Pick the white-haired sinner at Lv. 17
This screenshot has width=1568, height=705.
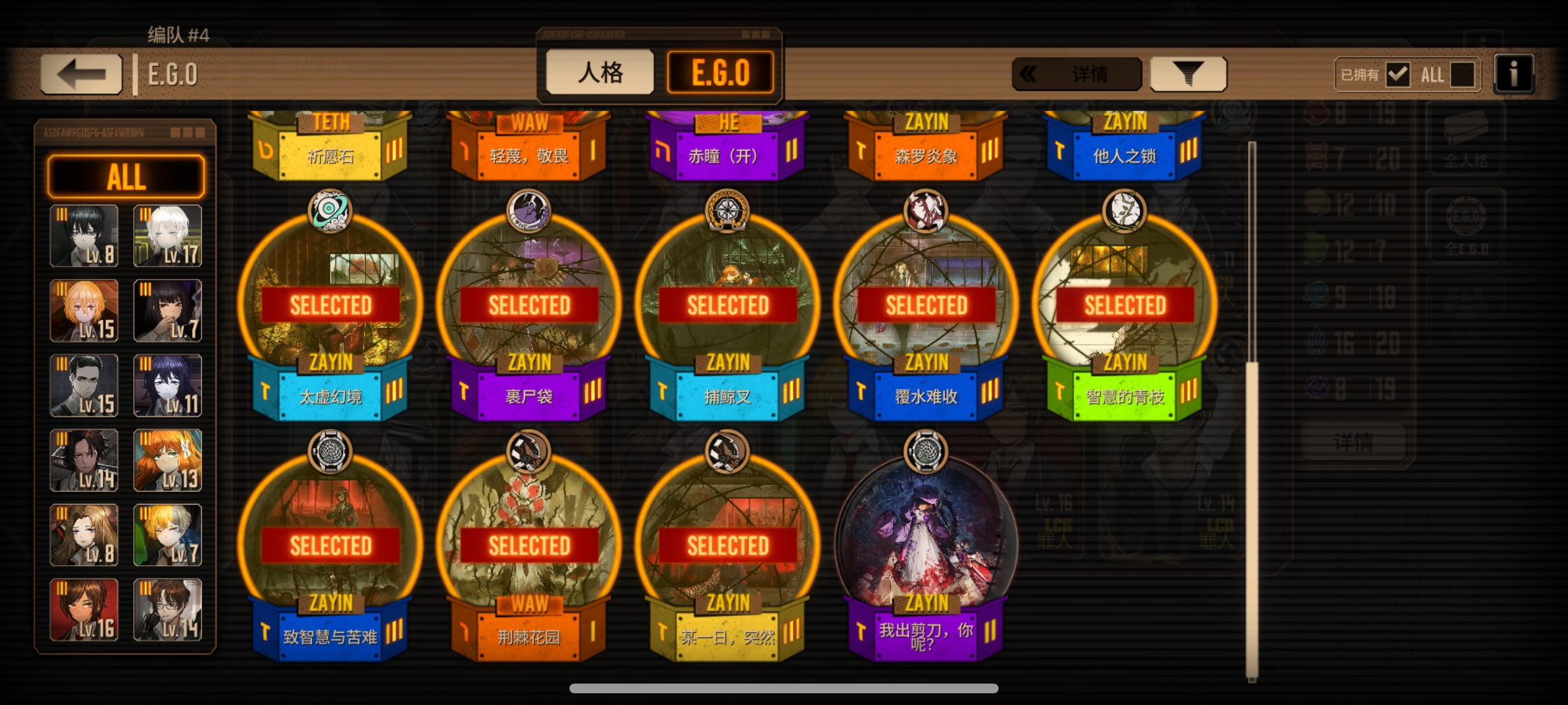[168, 236]
